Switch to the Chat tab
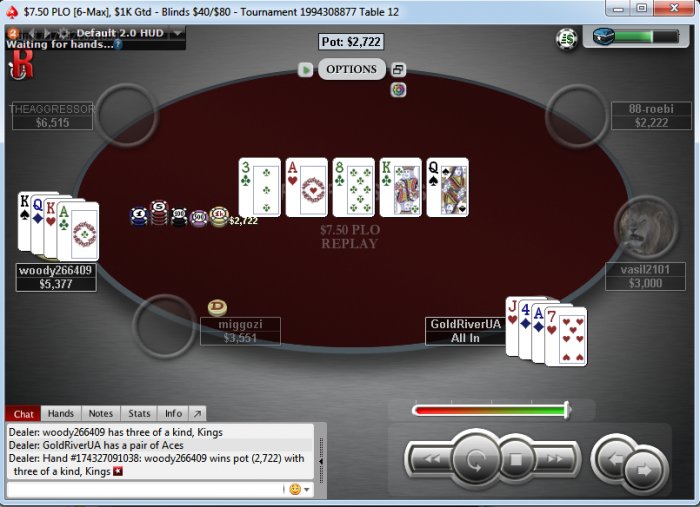The height and width of the screenshot is (507, 700). tap(24, 413)
